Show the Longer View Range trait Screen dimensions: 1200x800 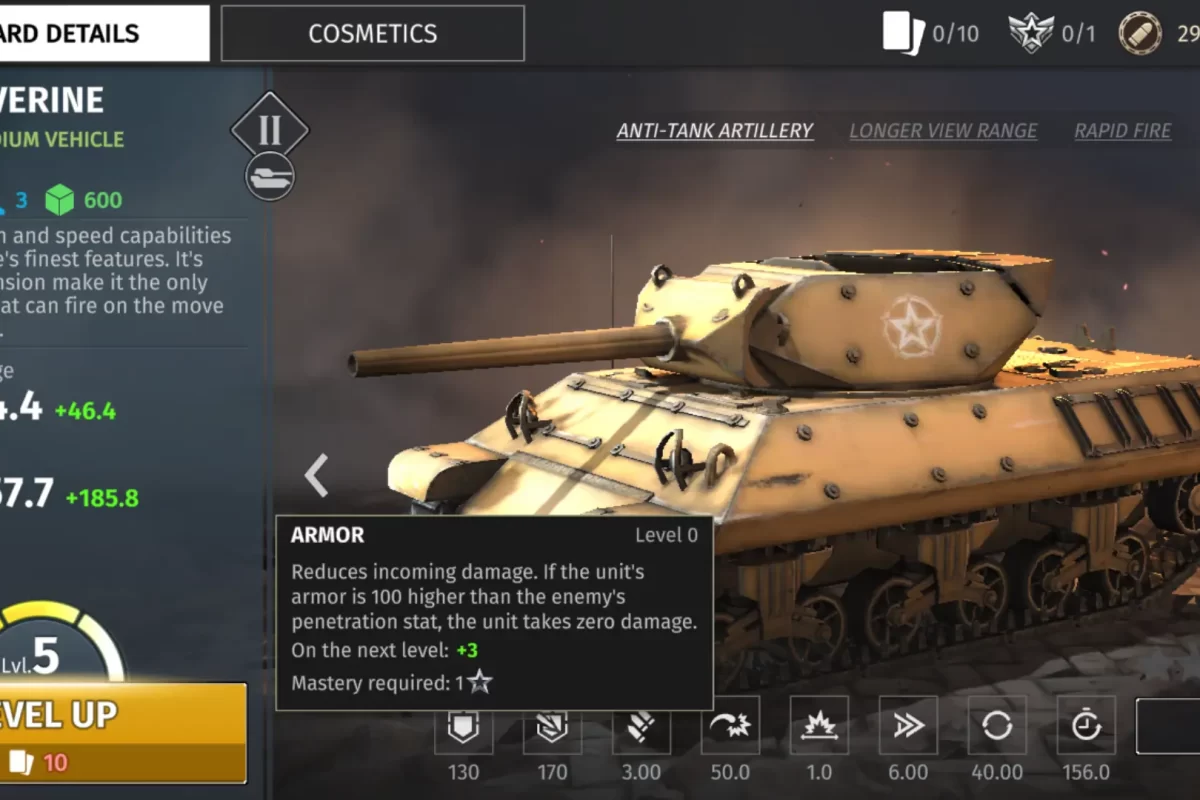(943, 131)
